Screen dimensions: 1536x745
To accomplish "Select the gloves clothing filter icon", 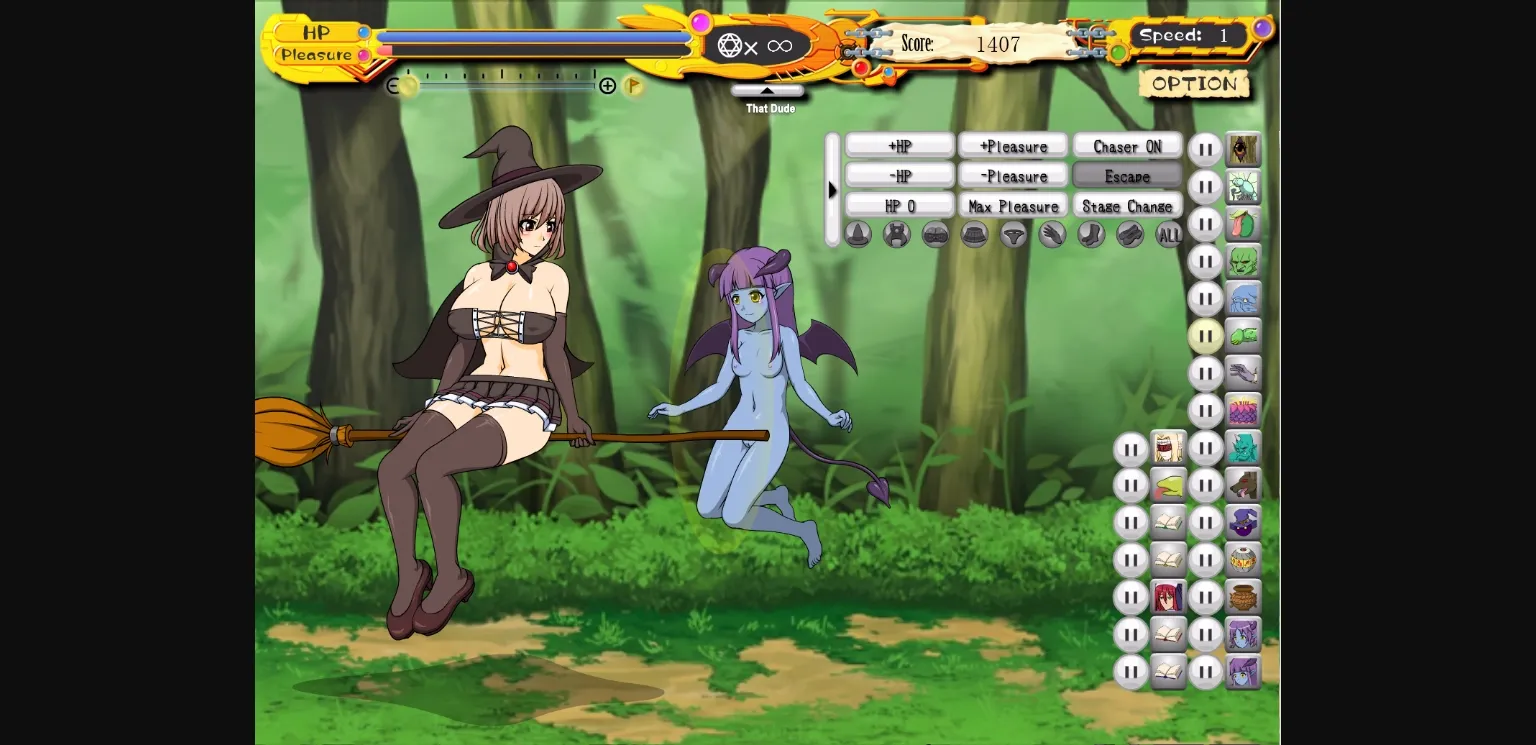I will pos(1052,234).
